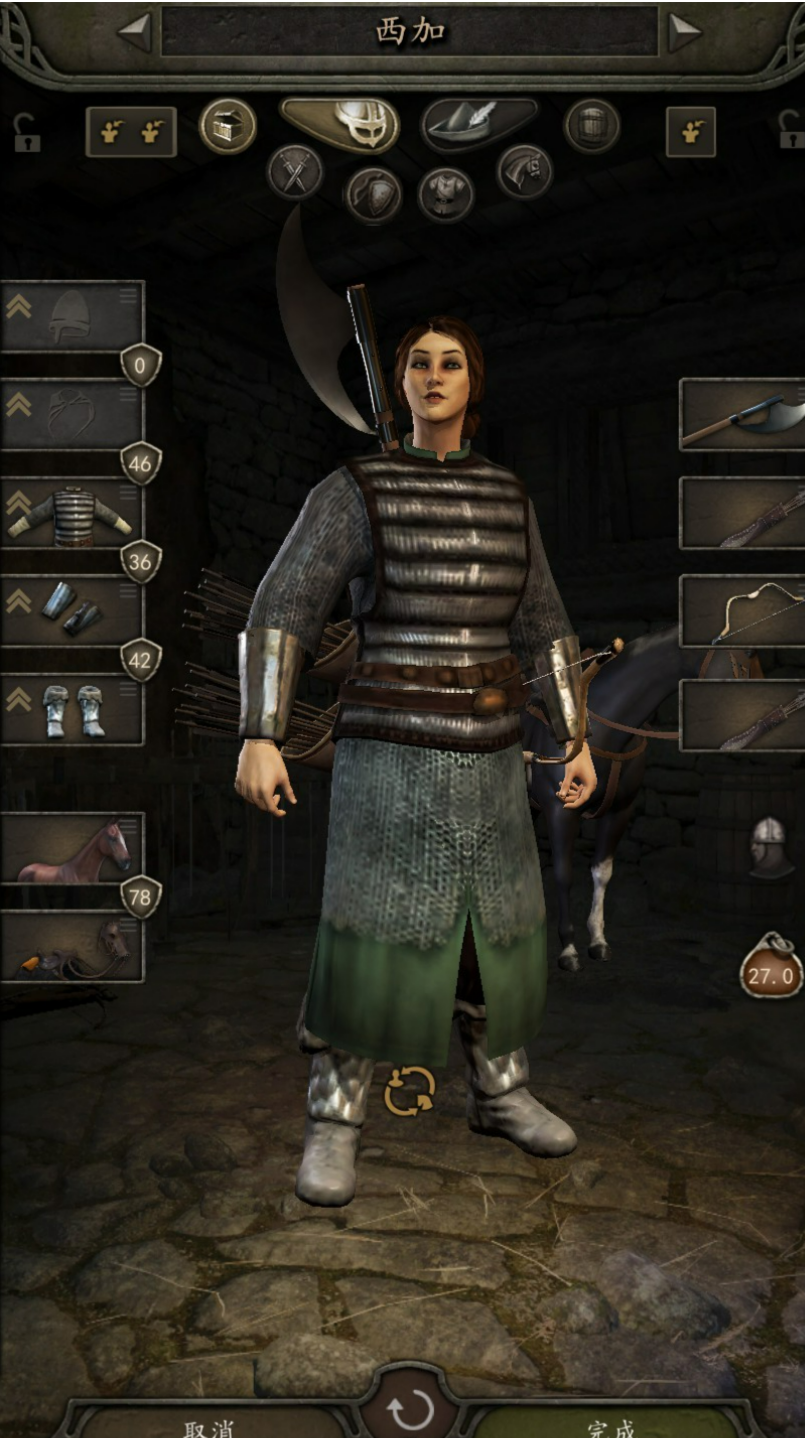This screenshot has height=1438, width=805.
Task: Open the barrel category icon
Action: [x=592, y=127]
